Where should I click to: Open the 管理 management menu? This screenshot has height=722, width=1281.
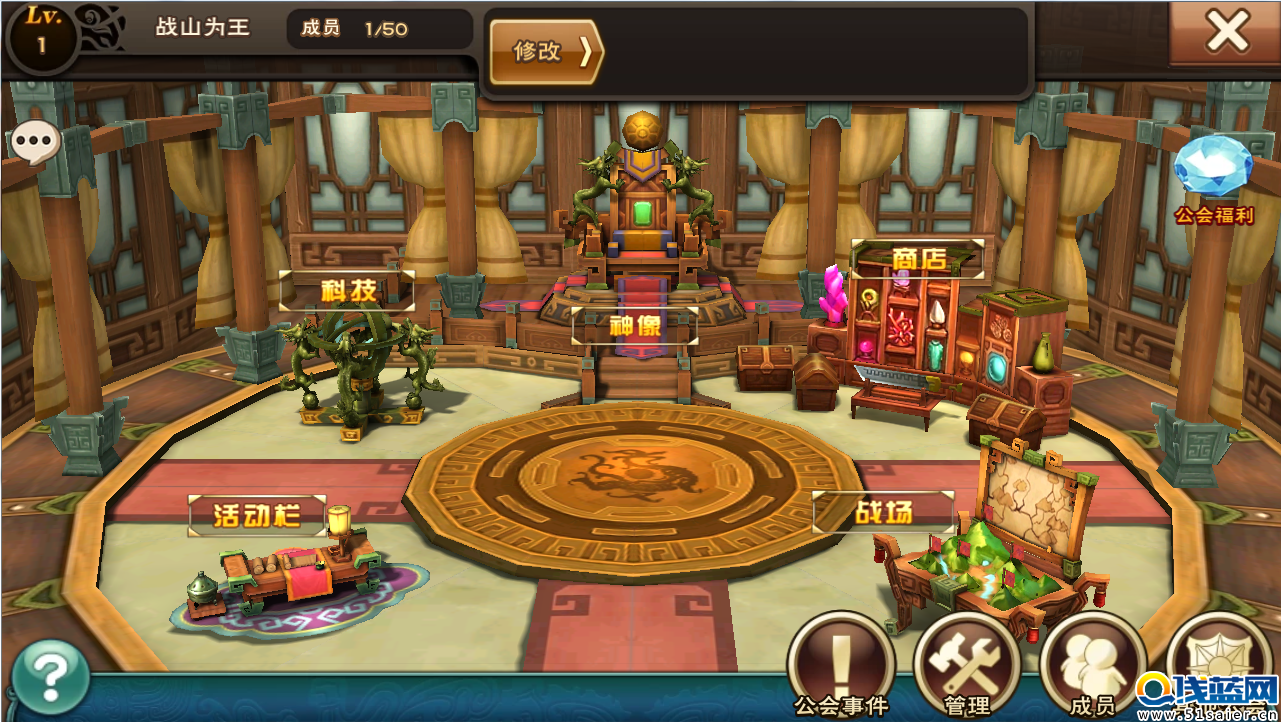[966, 665]
